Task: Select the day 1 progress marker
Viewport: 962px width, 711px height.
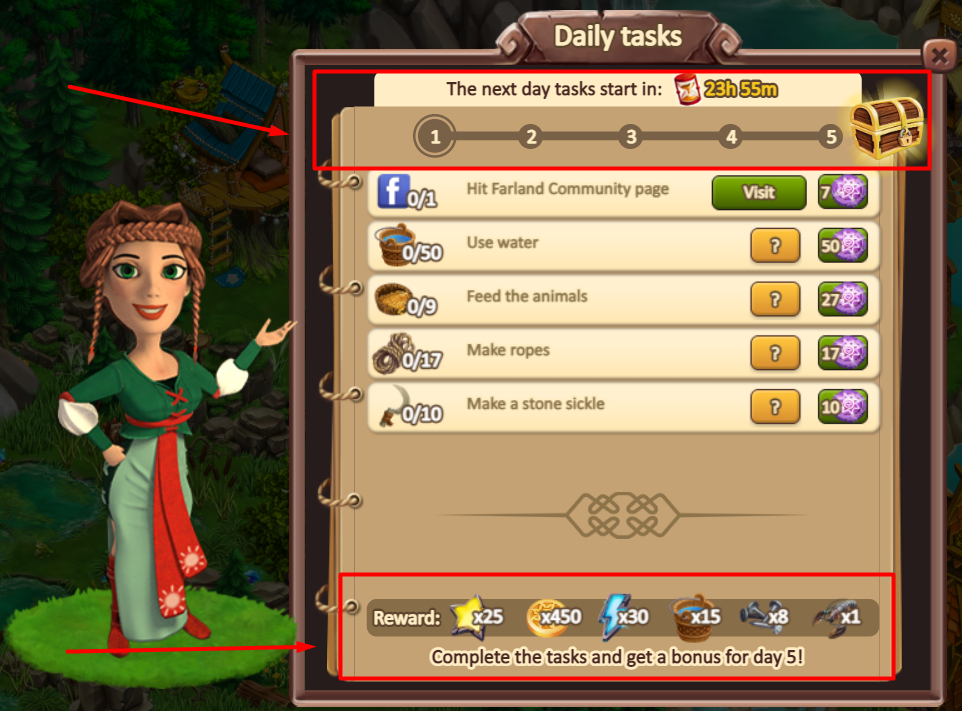Action: point(435,137)
